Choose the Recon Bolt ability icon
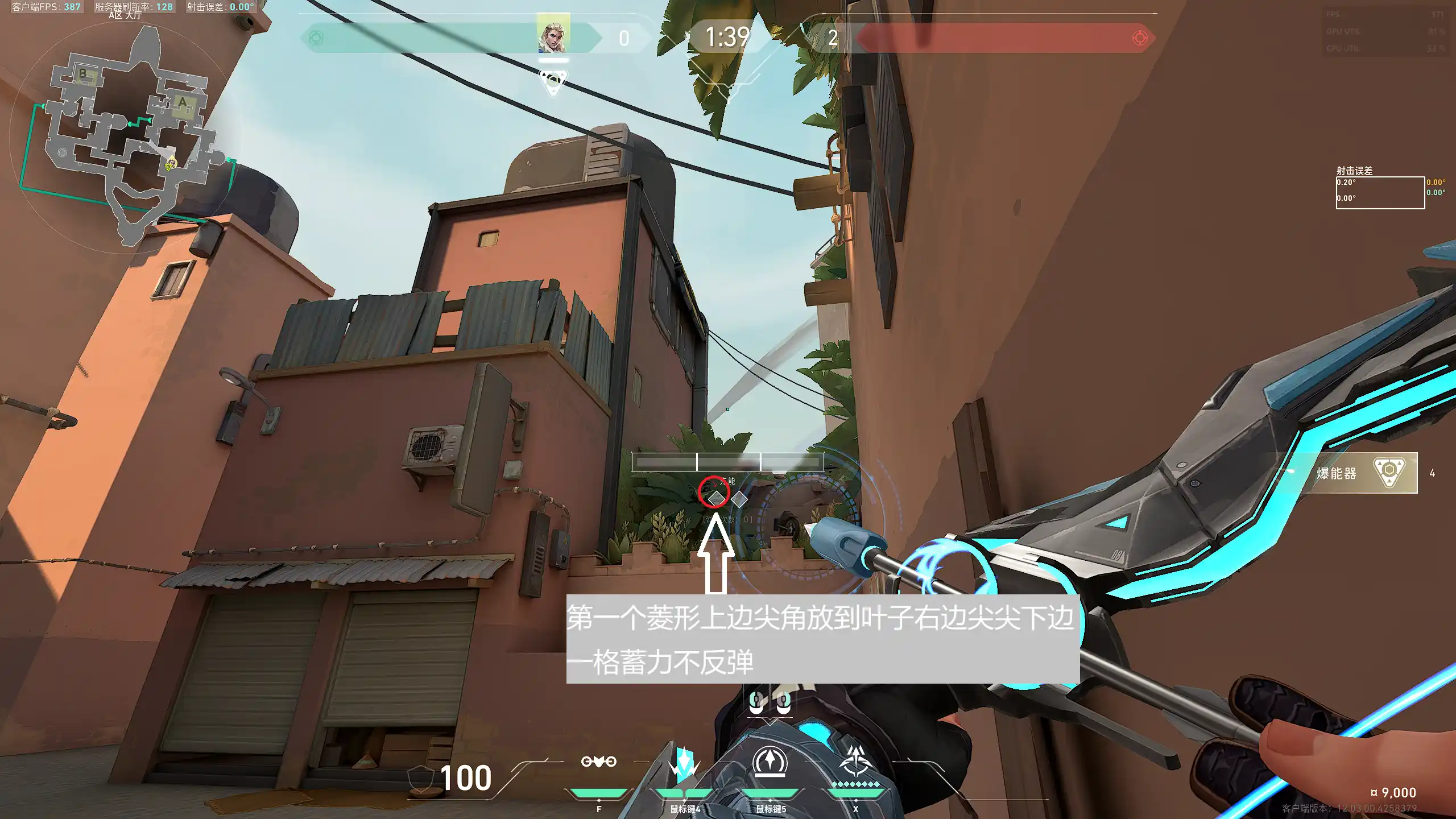The width and height of the screenshot is (1456, 819). (770, 762)
